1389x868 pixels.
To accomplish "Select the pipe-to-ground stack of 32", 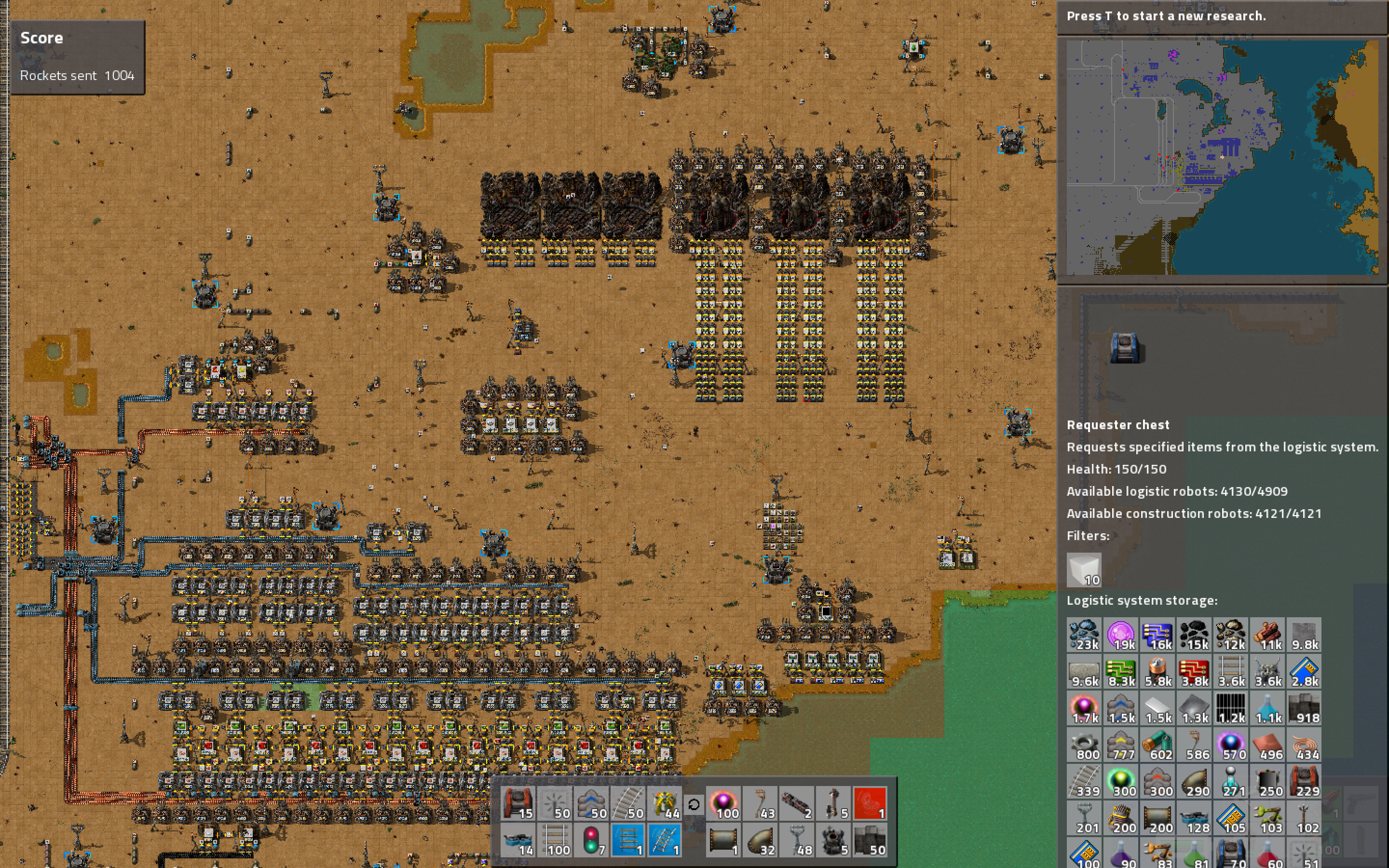I will tap(760, 839).
